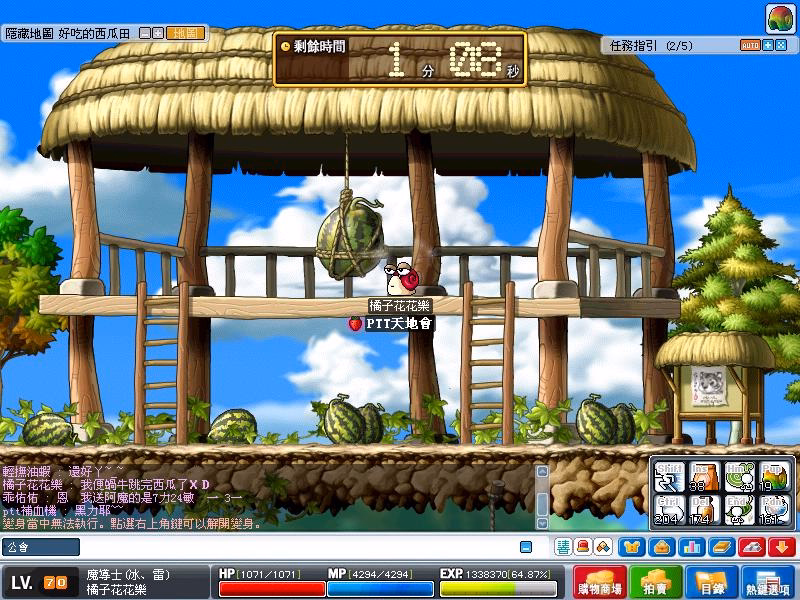Open the equipment window shirt icon

click(631, 547)
